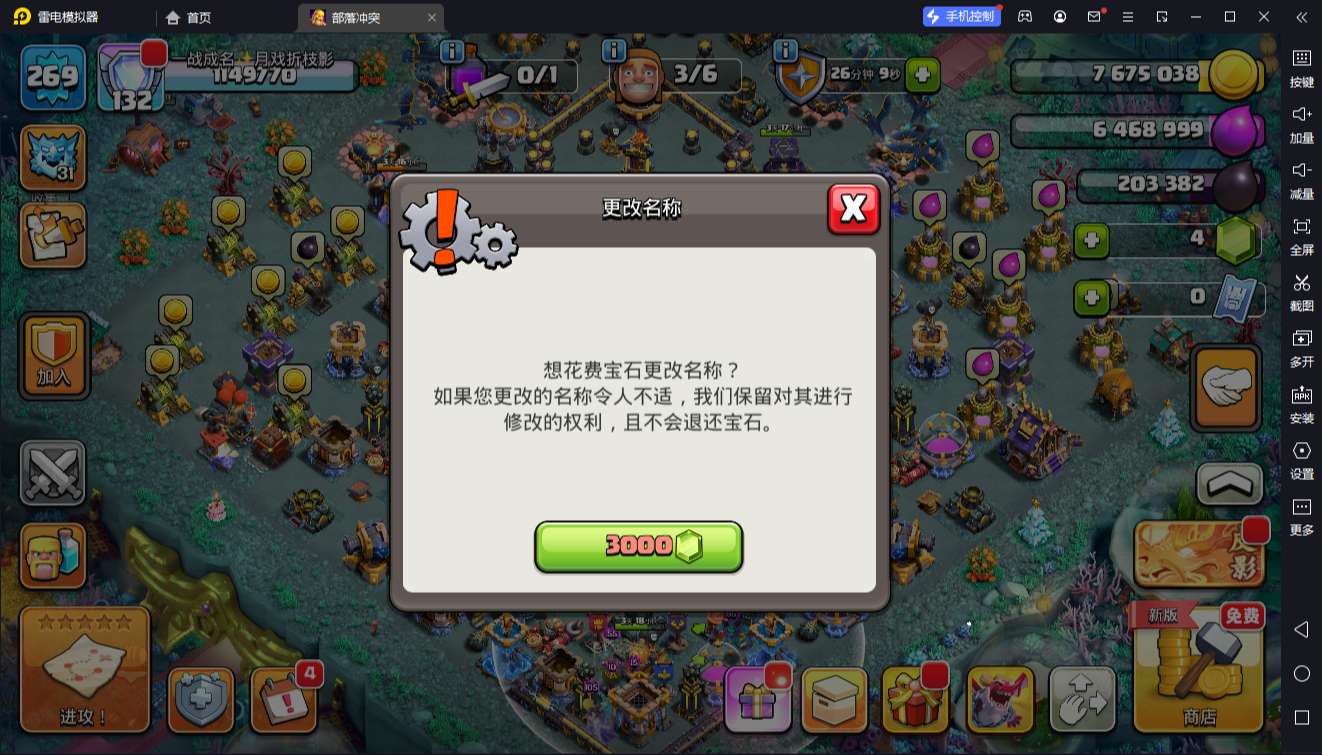Click the 手机控制 phone control button
The image size is (1322, 755).
click(x=963, y=16)
